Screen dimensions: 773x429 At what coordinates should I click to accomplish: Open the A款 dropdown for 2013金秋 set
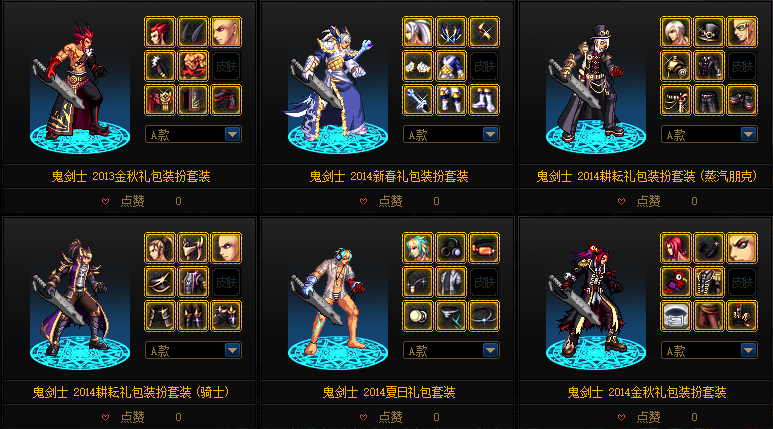(232, 134)
